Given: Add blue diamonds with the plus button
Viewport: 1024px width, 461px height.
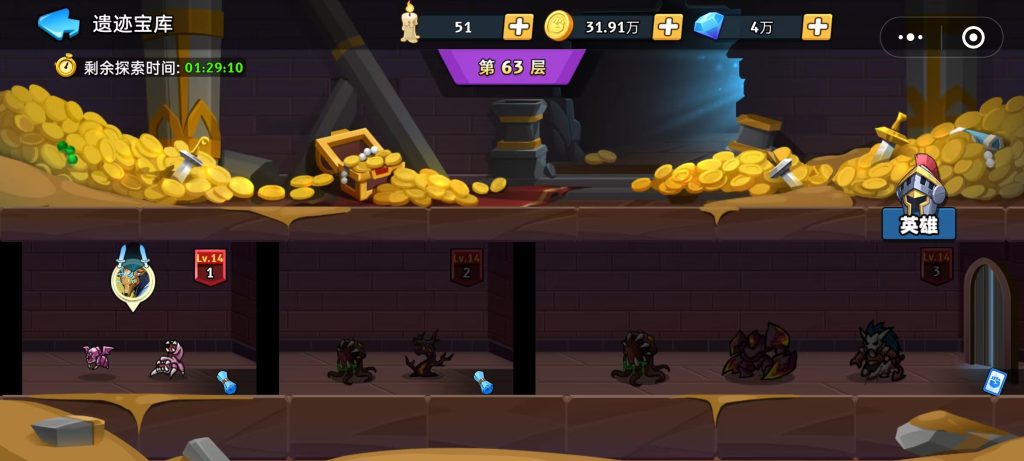Looking at the screenshot, I should click(817, 27).
